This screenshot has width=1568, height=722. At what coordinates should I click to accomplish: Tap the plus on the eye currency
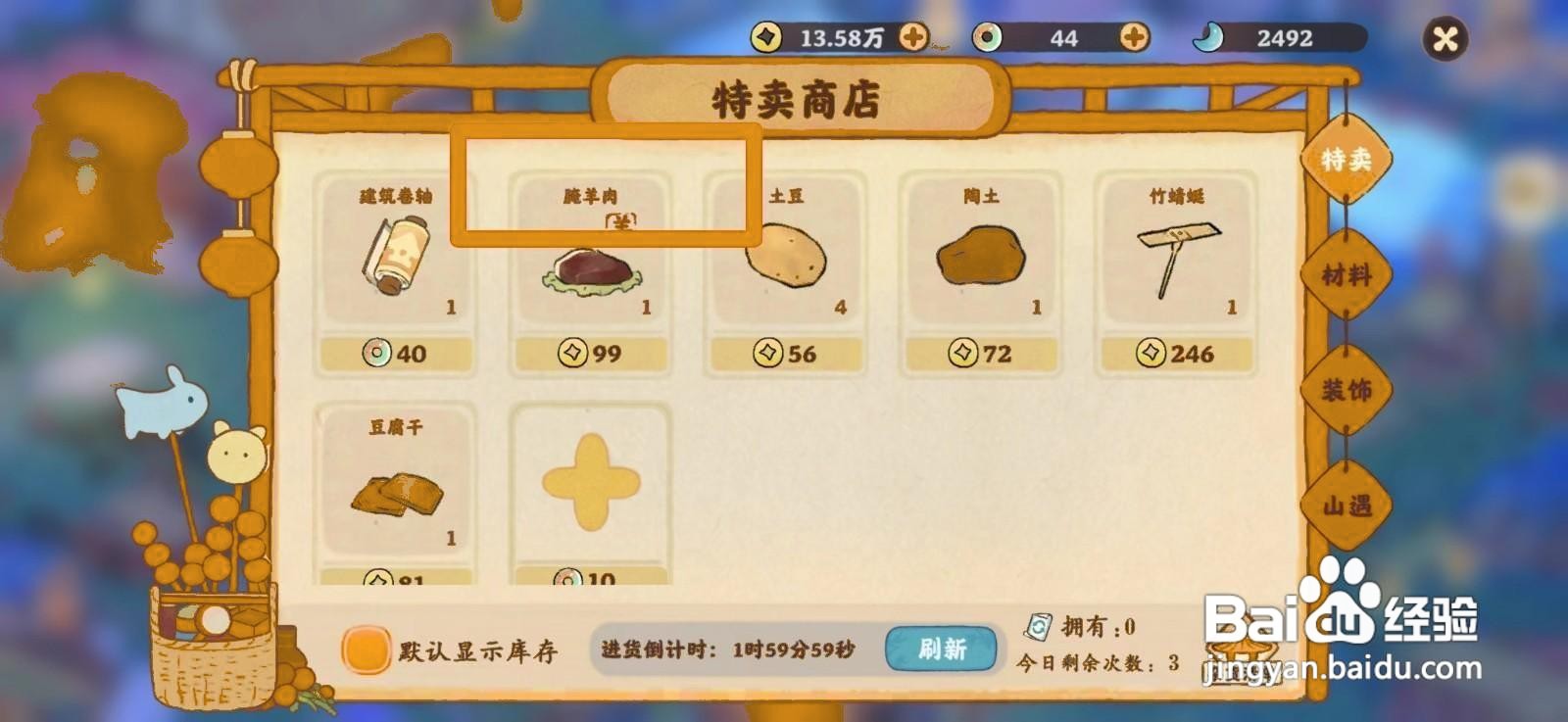point(1134,37)
